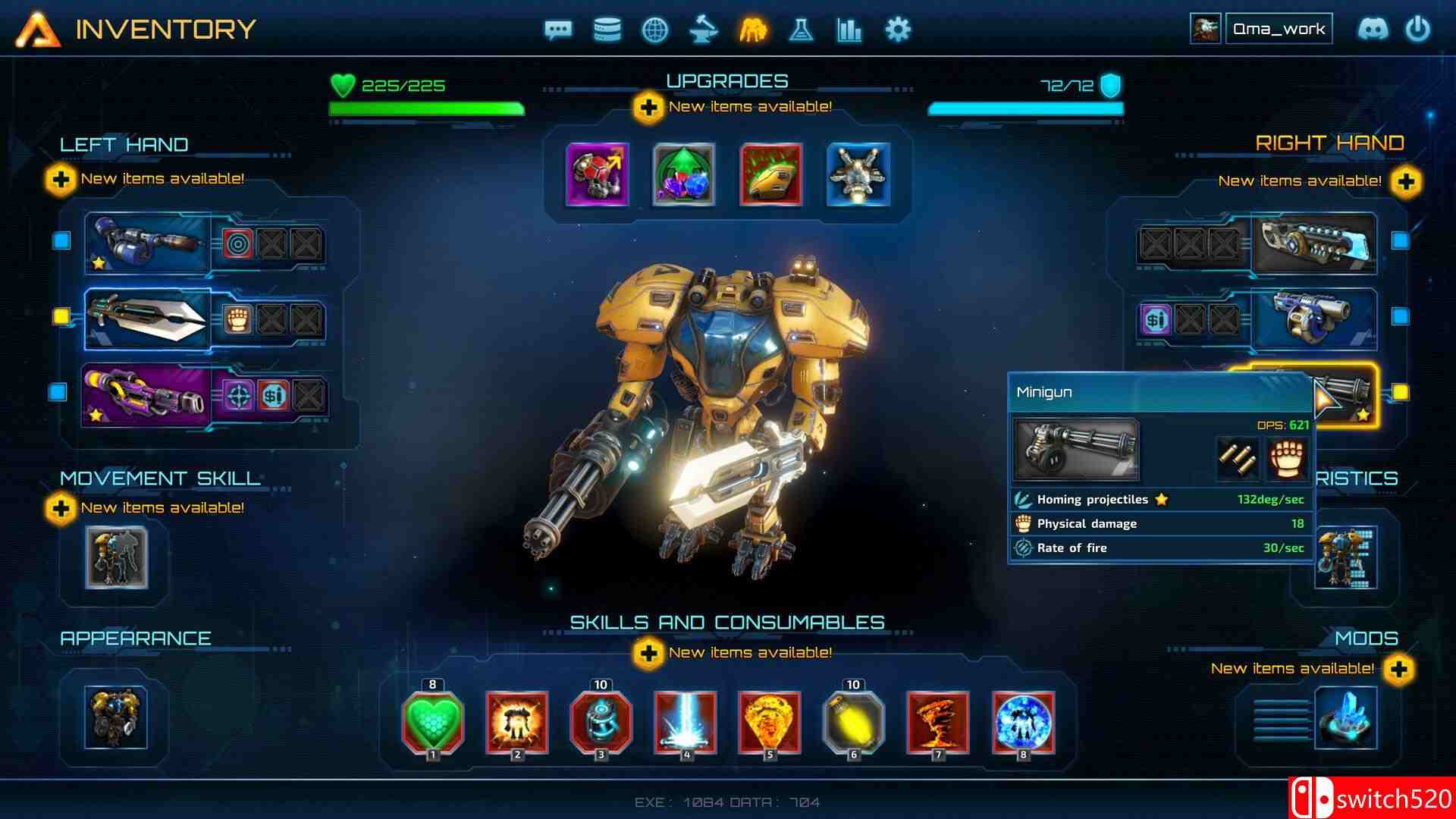
Task: Open the anvil crafting screen
Action: pos(704,30)
